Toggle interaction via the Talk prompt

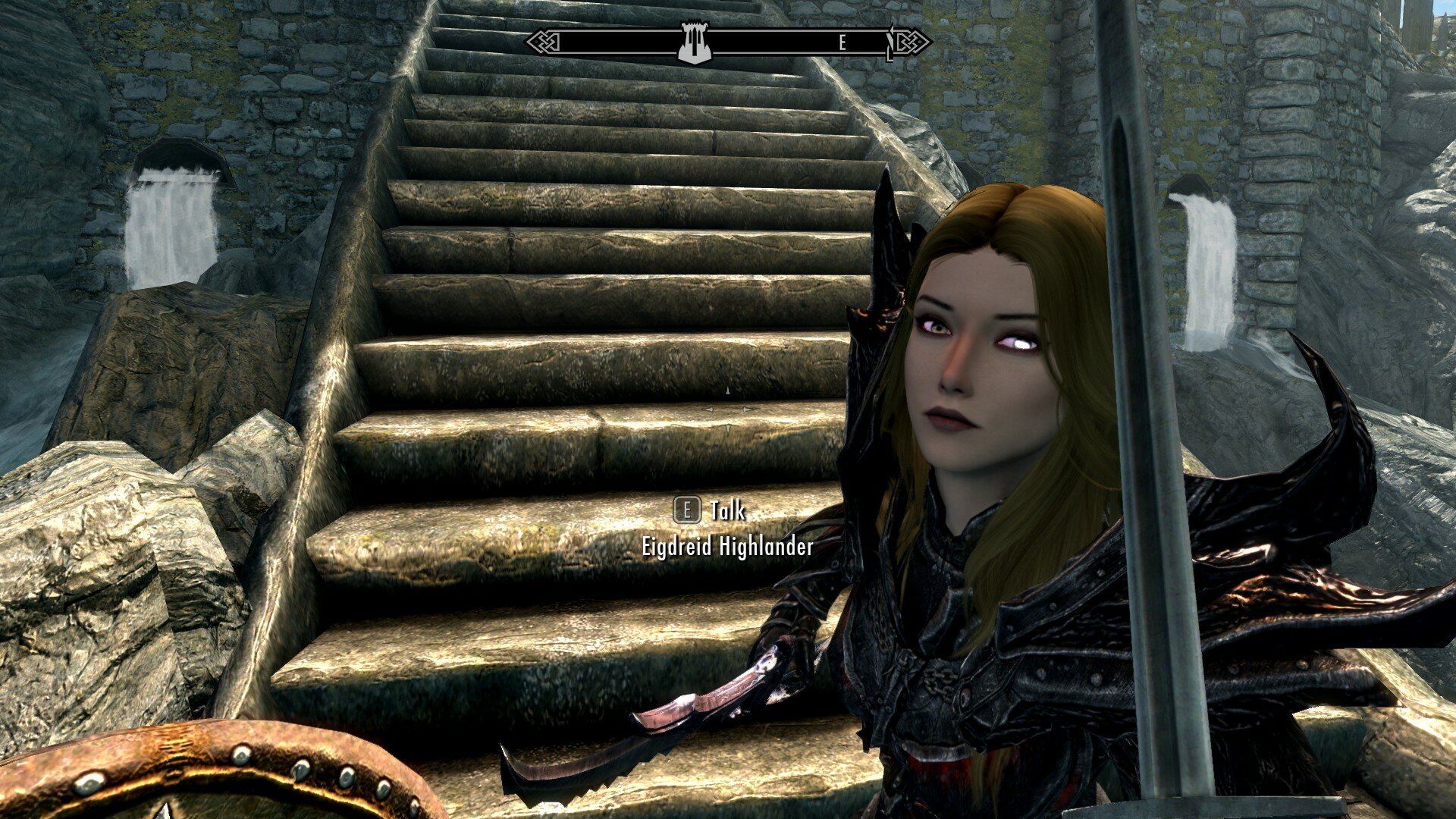click(x=713, y=512)
